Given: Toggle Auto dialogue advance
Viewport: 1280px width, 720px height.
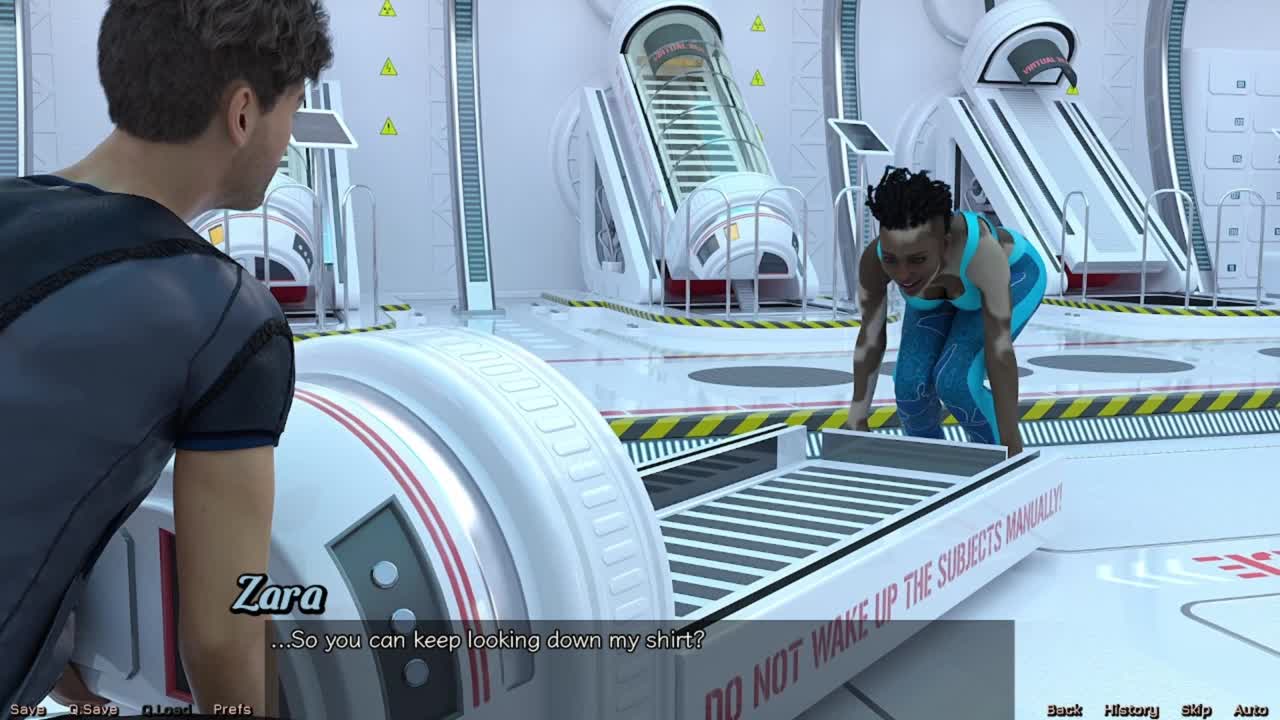Looking at the screenshot, I should 1250,709.
